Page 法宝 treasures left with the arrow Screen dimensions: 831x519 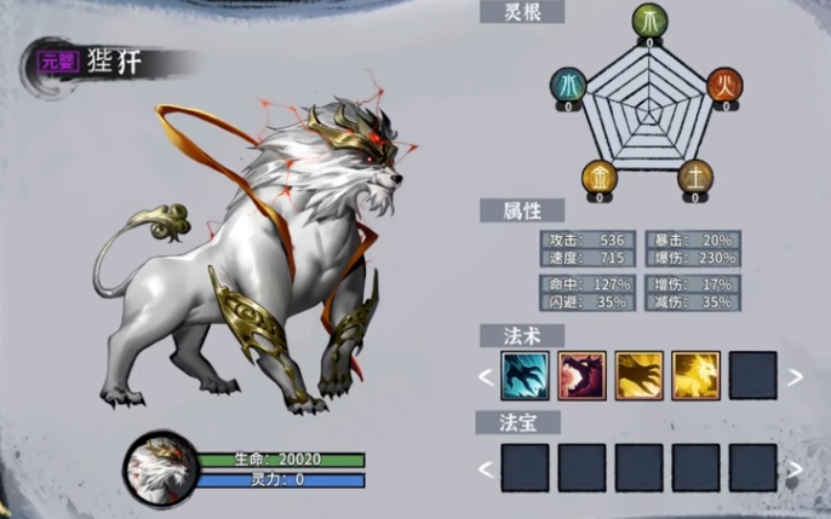(486, 468)
